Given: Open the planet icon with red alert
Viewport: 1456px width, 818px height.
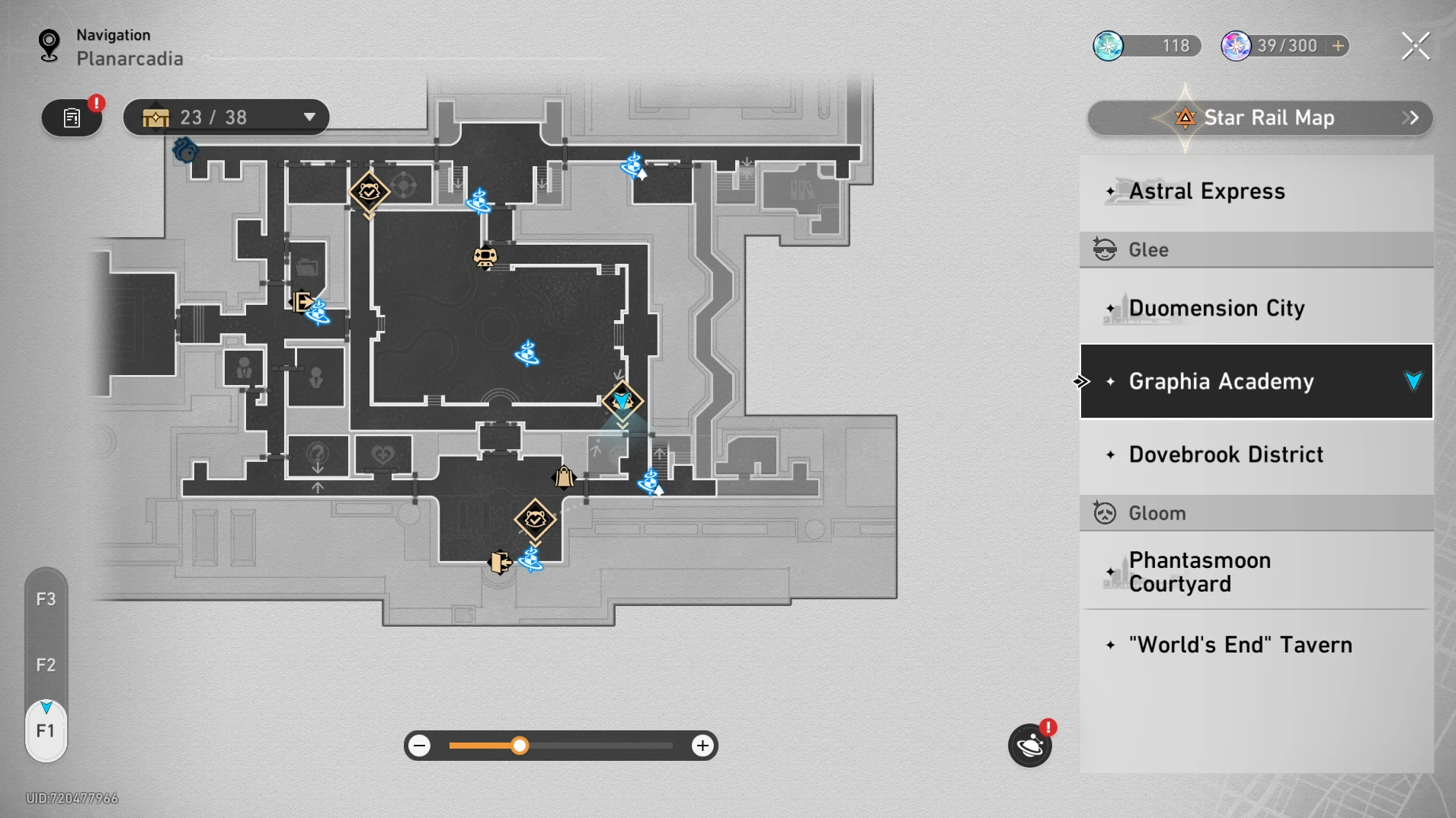Looking at the screenshot, I should point(1029,746).
